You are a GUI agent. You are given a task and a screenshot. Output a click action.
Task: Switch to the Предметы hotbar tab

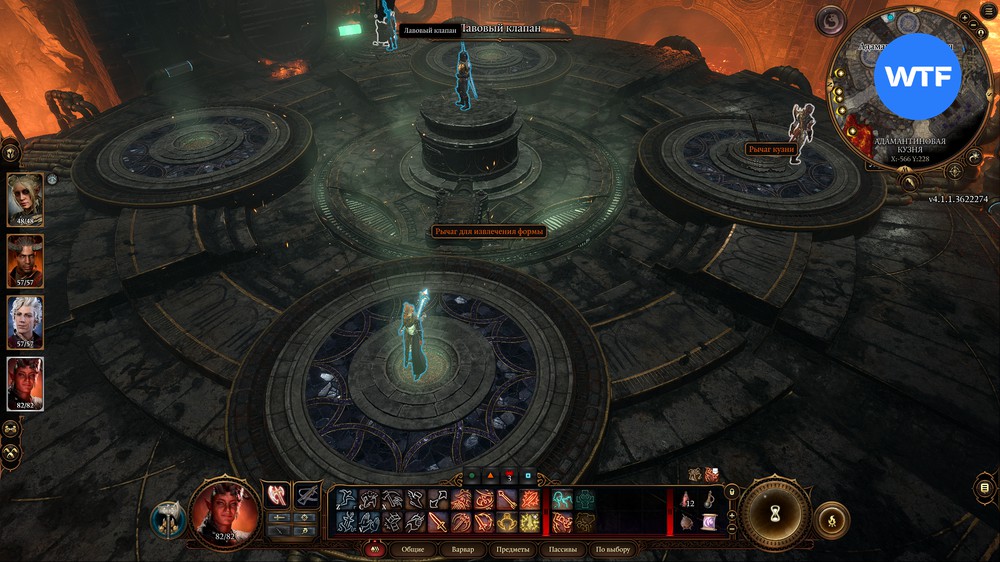pyautogui.click(x=513, y=549)
